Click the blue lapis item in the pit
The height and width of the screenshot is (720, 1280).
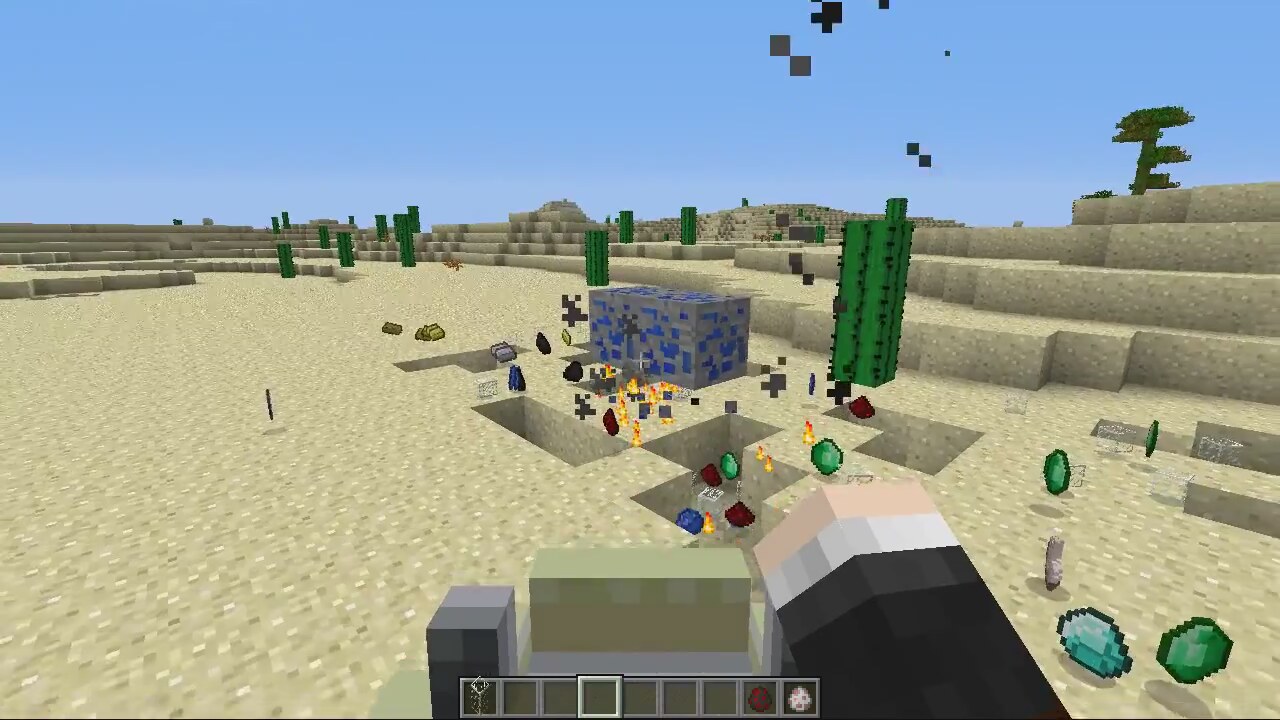tap(687, 519)
